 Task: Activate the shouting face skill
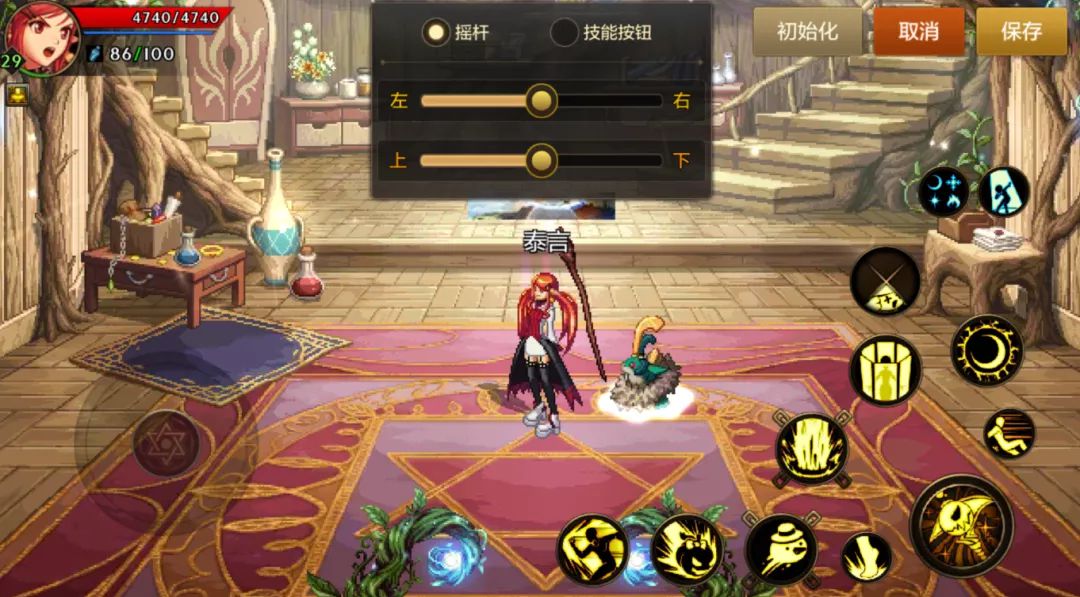687,549
